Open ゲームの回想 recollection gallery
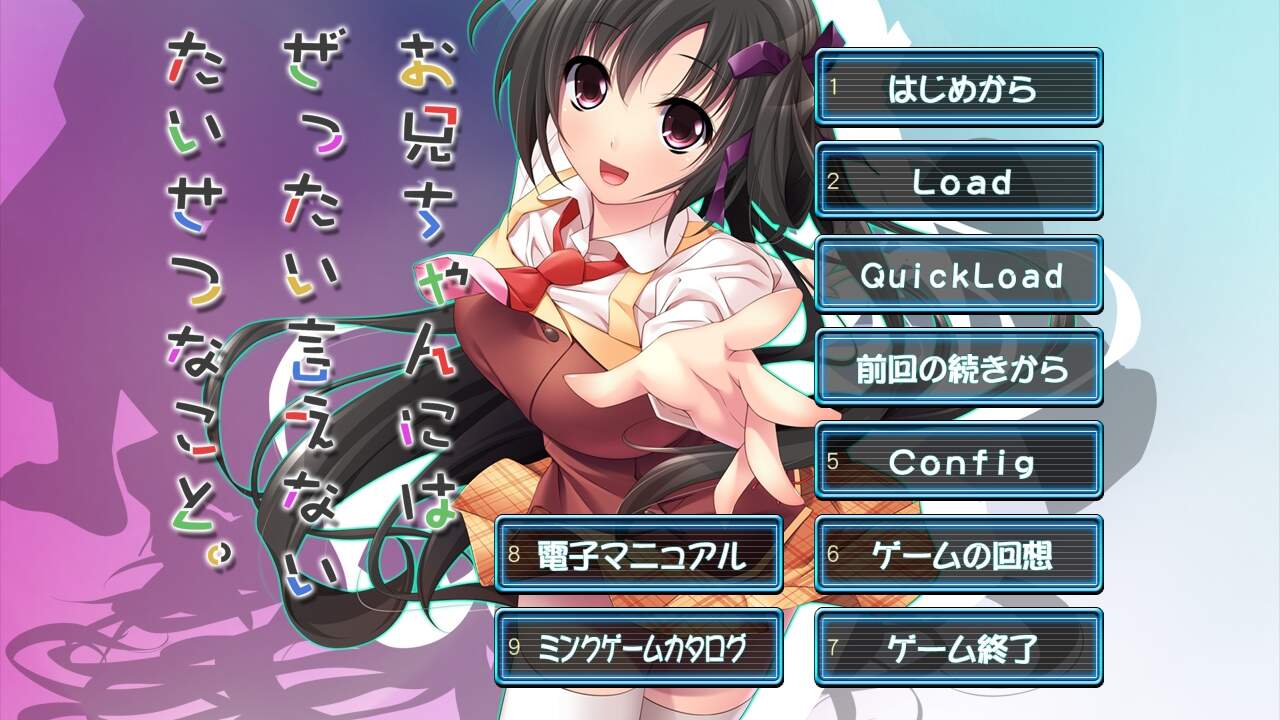The image size is (1280, 720). (959, 554)
